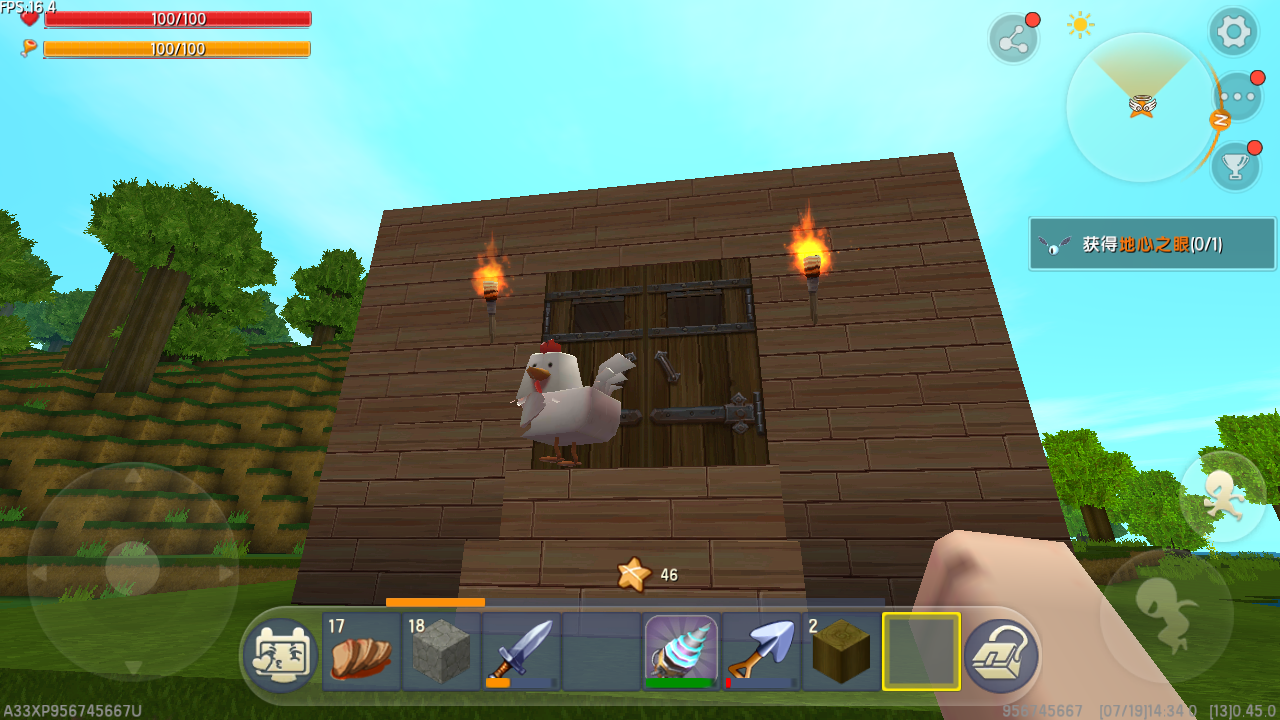
Task: Tap the share icon
Action: pyautogui.click(x=1013, y=40)
